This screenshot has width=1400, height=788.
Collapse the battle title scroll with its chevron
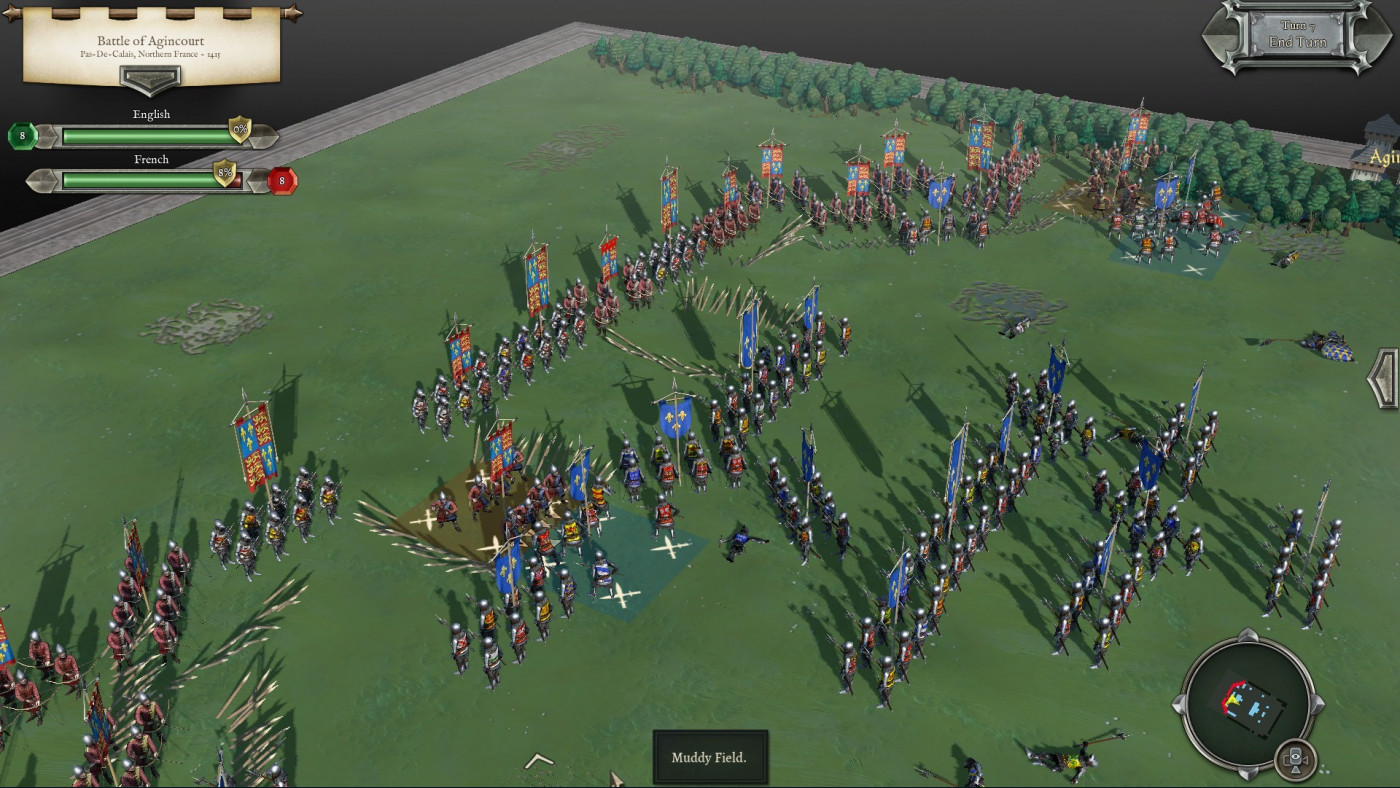150,81
